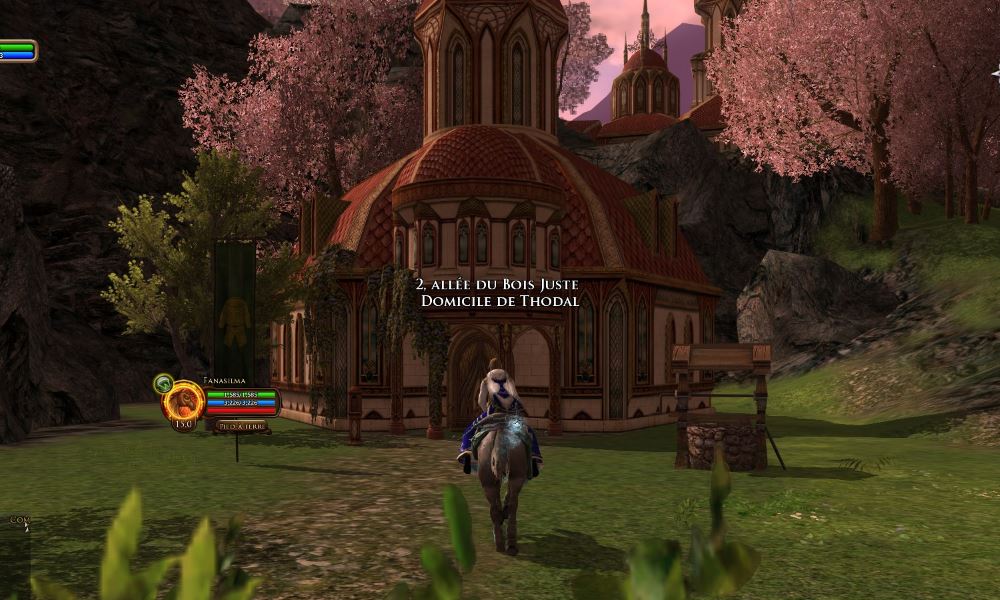Select the Fanasilma mount portrait
The width and height of the screenshot is (1000, 600).
coord(184,402)
